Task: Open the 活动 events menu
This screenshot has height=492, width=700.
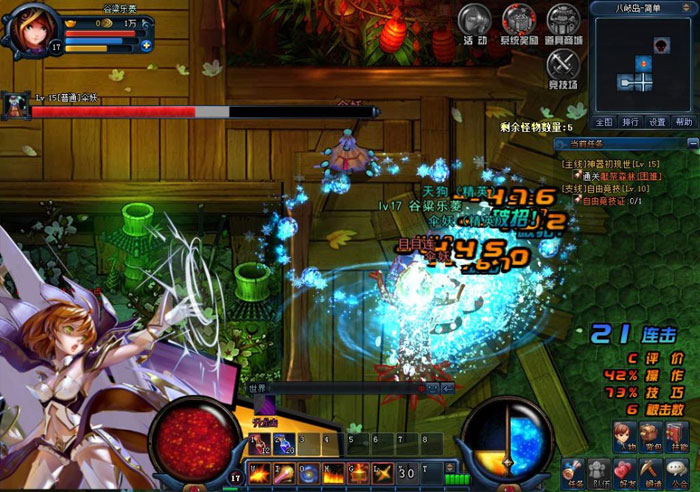Action: [475, 21]
